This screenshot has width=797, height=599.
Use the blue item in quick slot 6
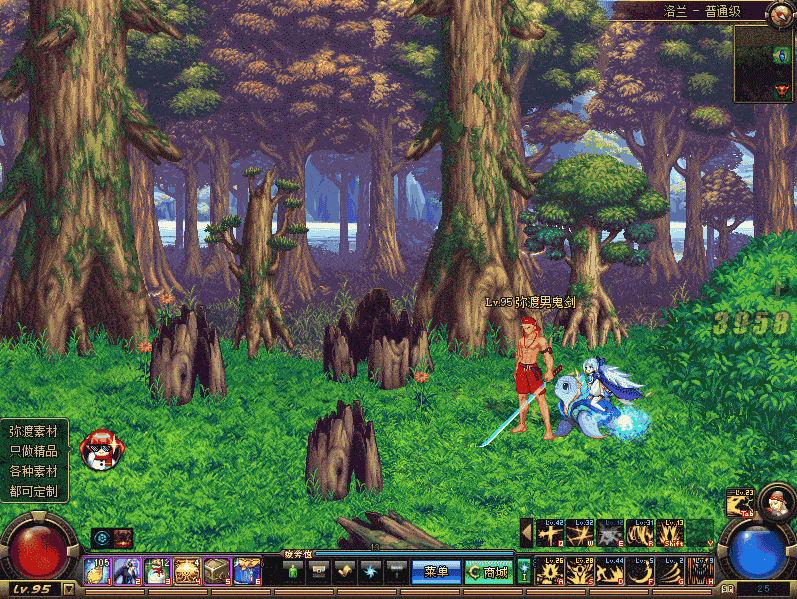tap(247, 571)
